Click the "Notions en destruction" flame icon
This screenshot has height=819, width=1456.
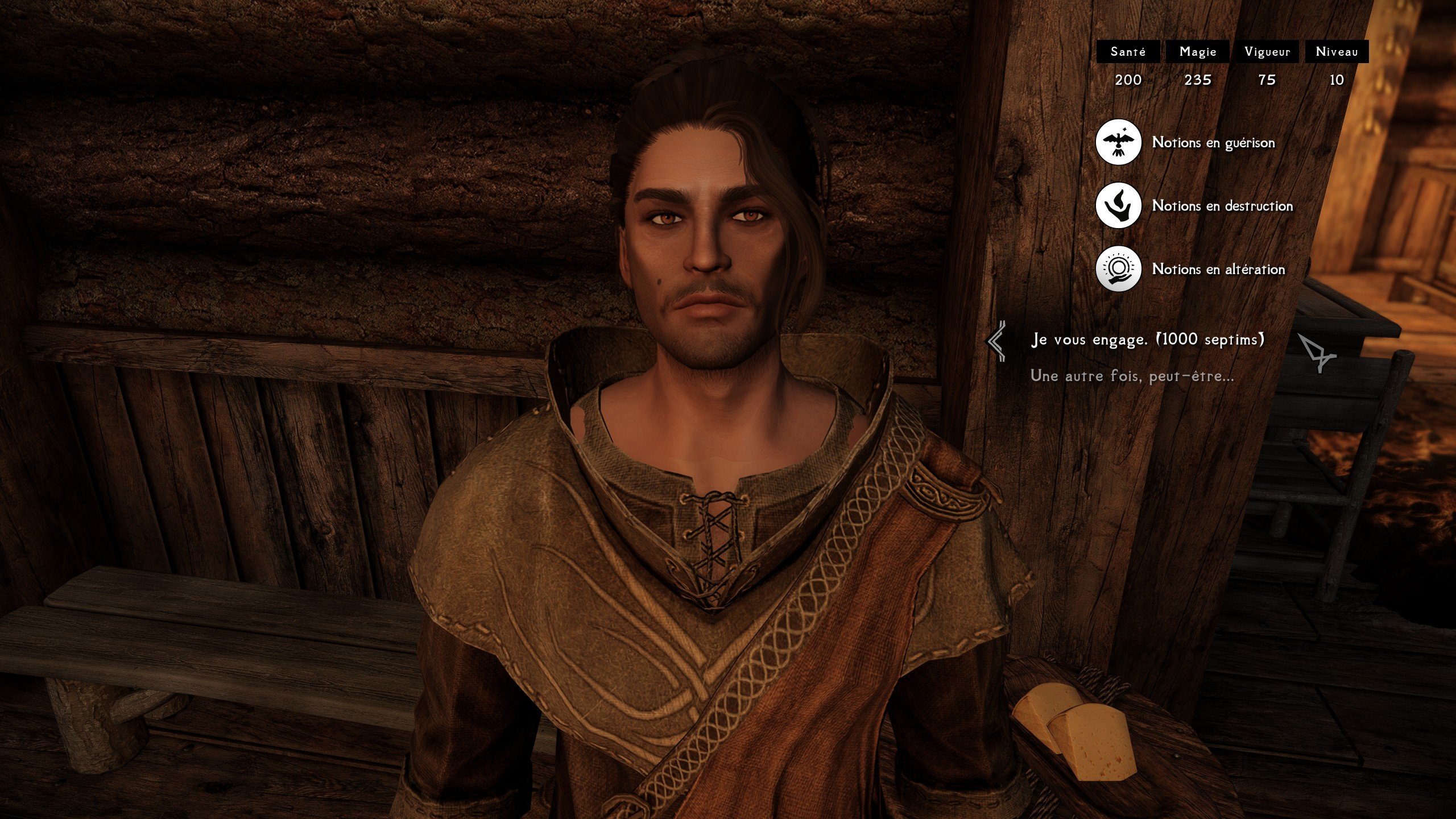pos(1118,205)
